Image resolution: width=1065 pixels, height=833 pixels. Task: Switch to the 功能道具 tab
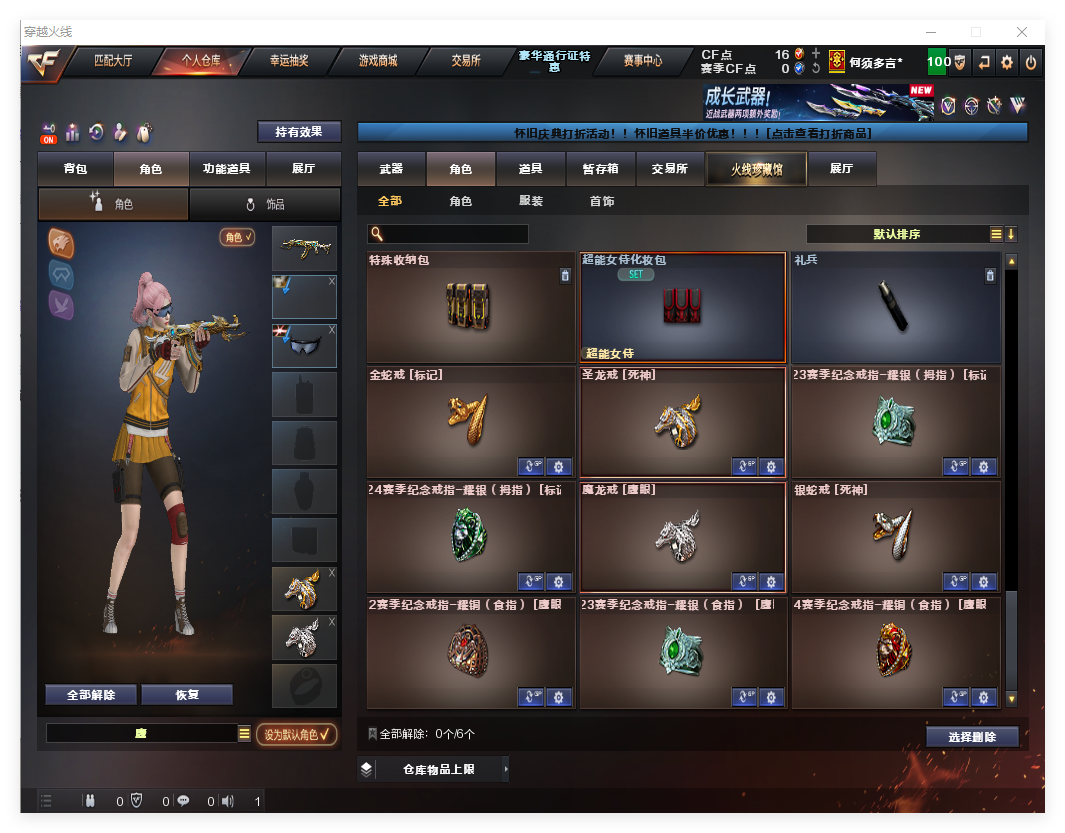[x=226, y=169]
